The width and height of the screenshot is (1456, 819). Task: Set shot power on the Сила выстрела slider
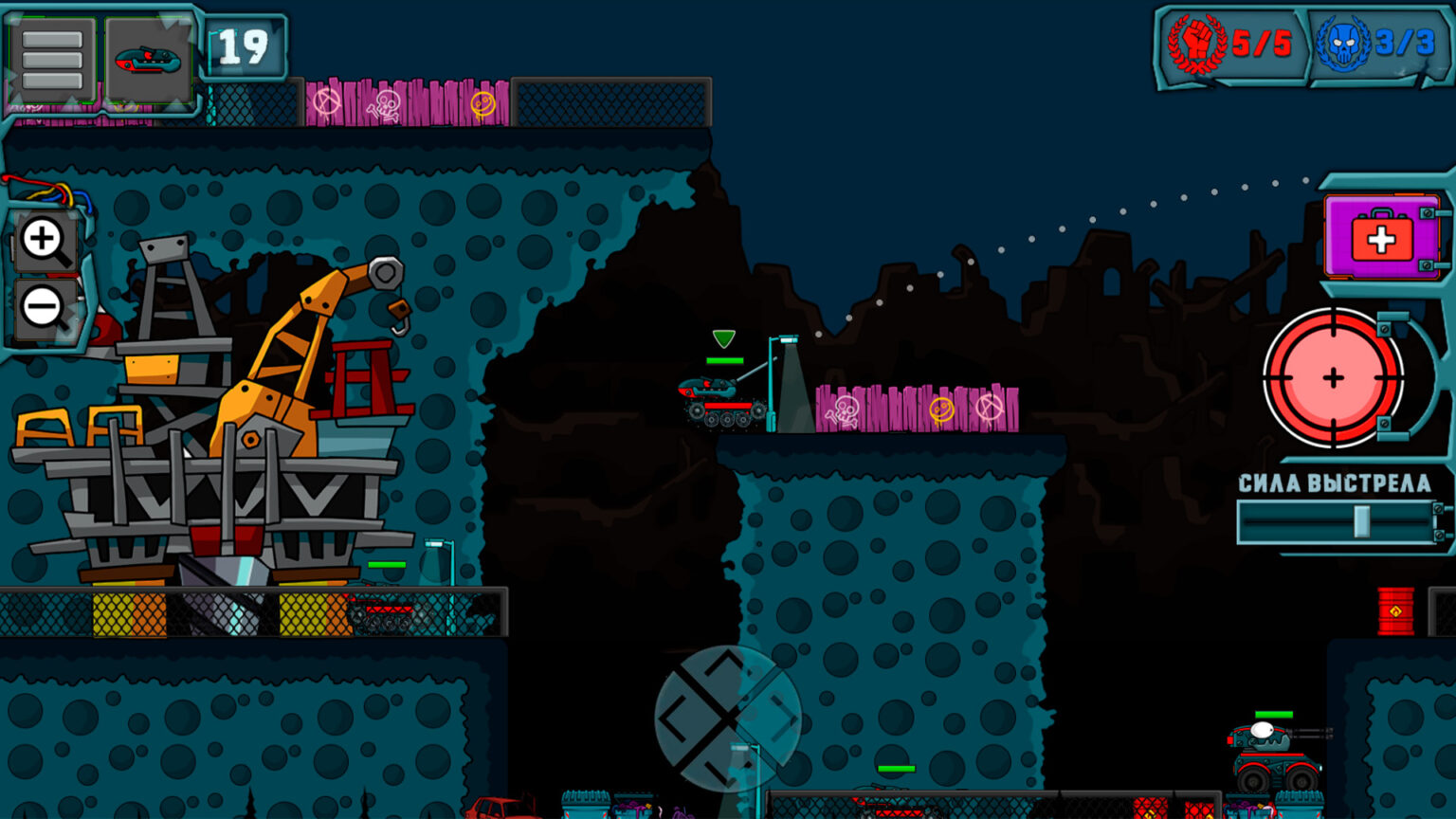[1361, 521]
